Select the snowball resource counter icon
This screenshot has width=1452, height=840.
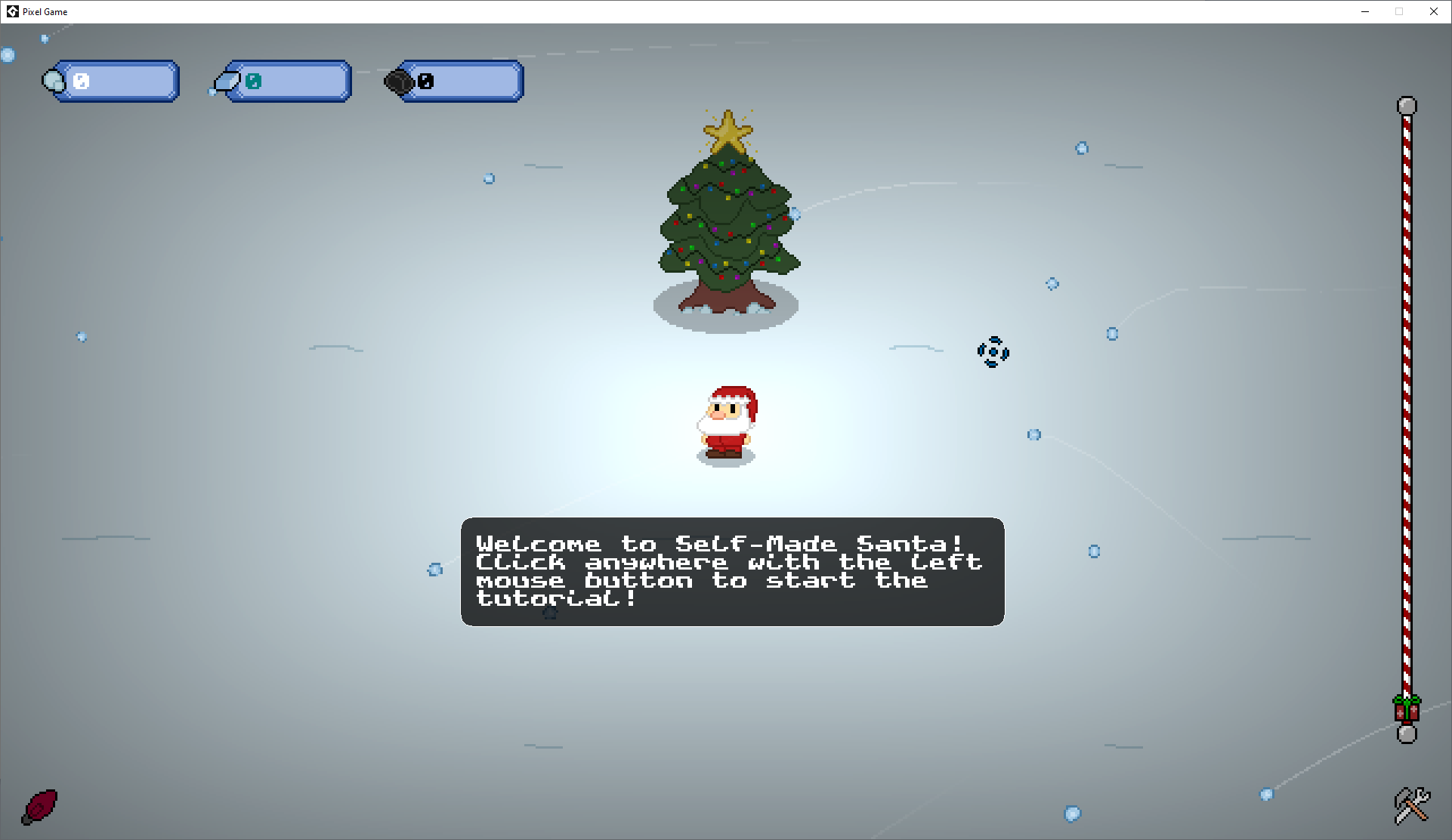53,81
